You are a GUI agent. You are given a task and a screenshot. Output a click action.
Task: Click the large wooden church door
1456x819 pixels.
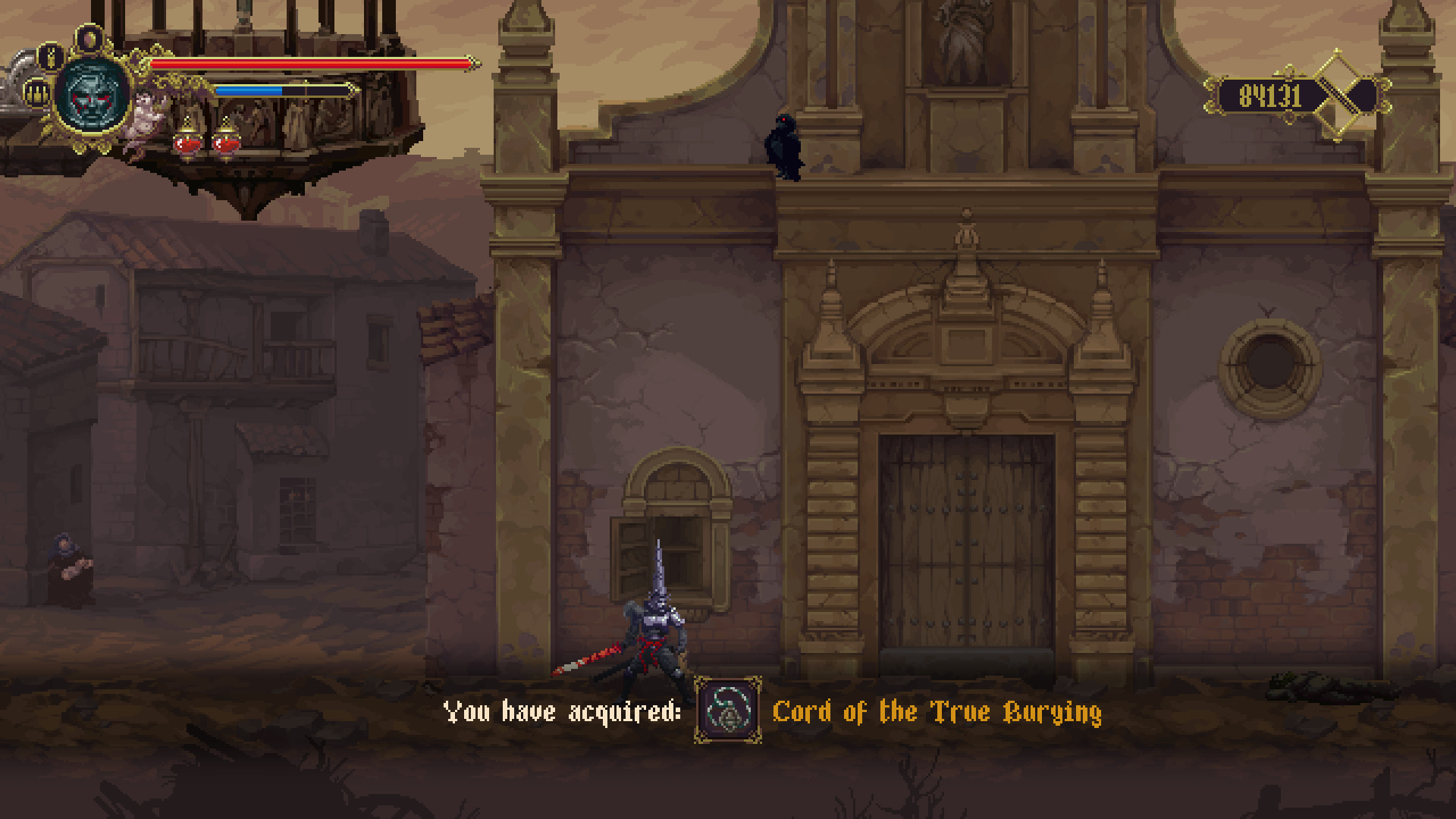coord(967,546)
